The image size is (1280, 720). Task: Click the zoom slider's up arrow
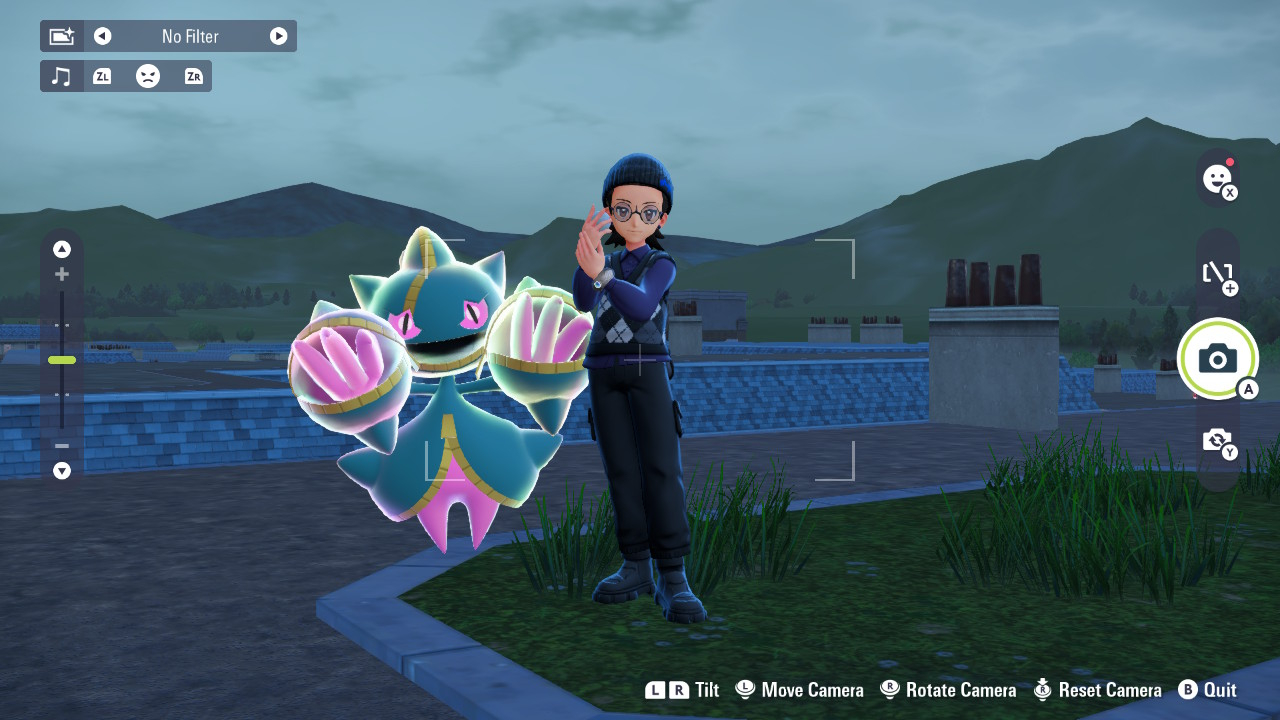[x=62, y=249]
